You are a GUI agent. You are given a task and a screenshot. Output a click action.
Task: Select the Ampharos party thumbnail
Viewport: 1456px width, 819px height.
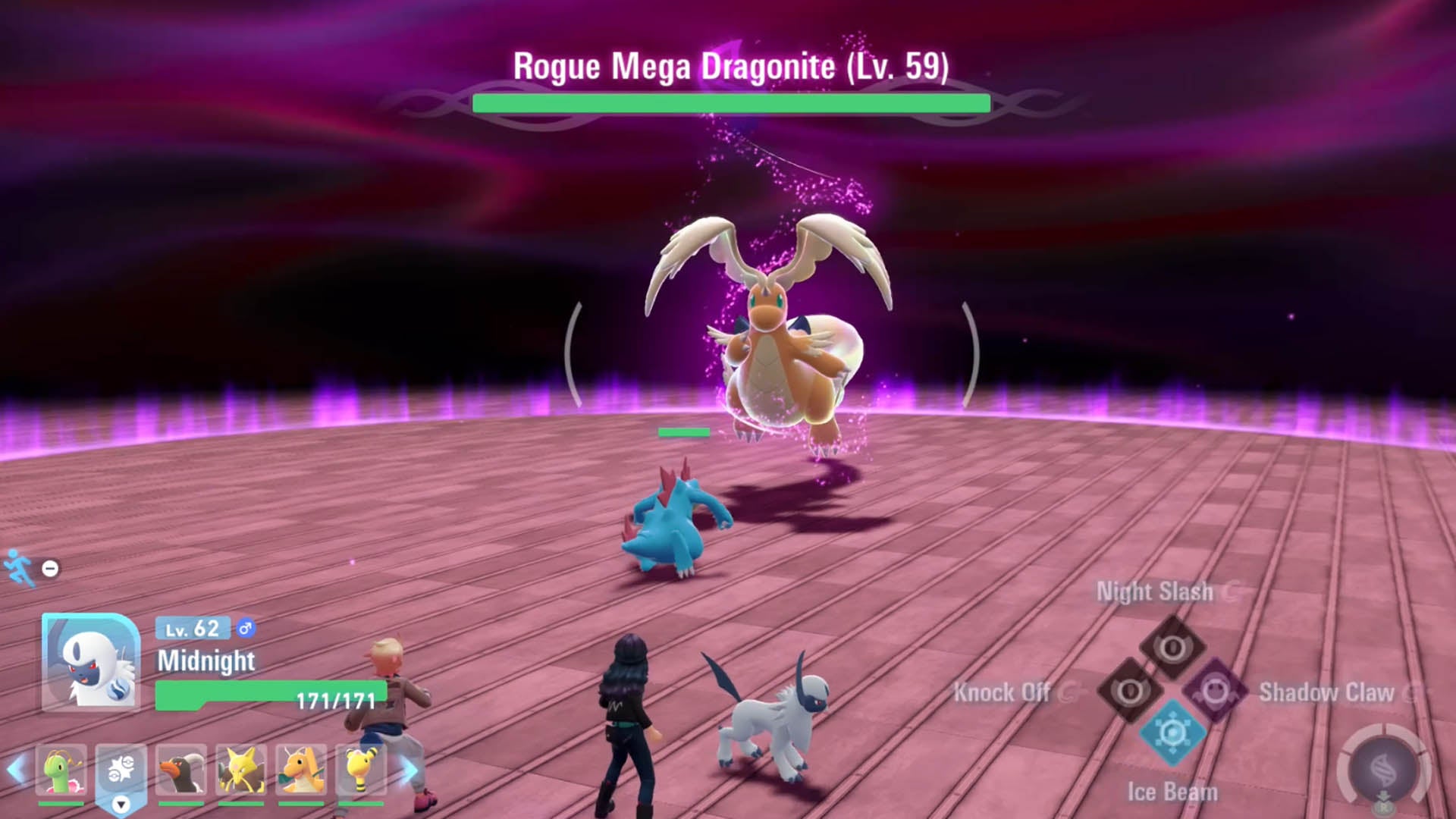click(x=360, y=768)
